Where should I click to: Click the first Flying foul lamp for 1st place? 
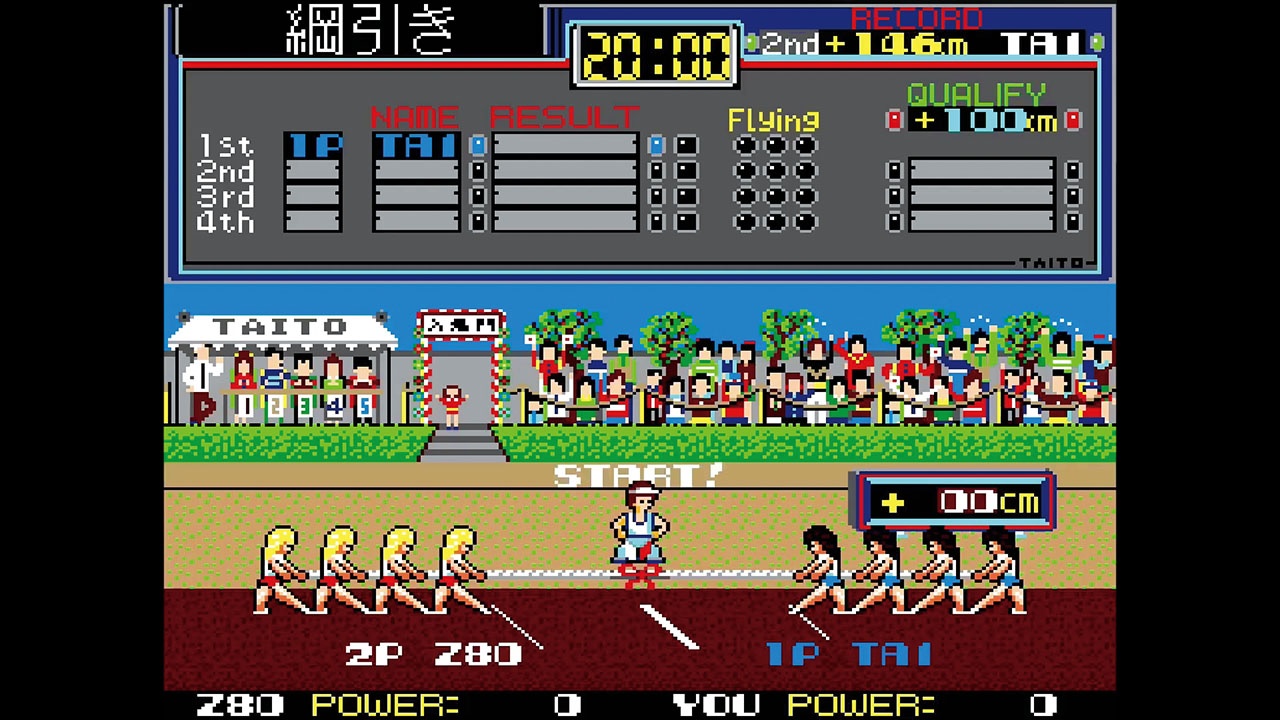pyautogui.click(x=743, y=144)
